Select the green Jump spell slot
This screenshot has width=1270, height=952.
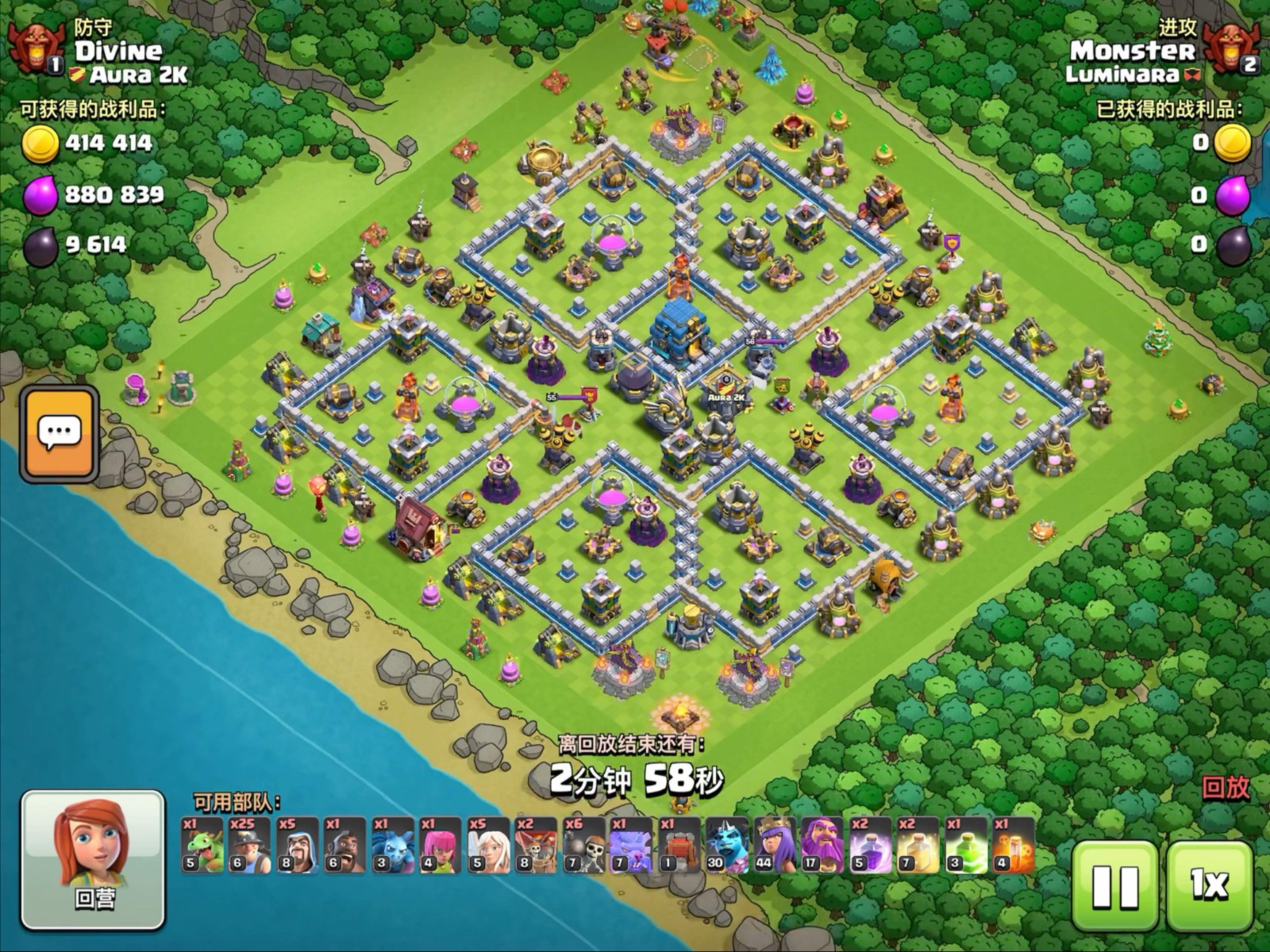(965, 846)
